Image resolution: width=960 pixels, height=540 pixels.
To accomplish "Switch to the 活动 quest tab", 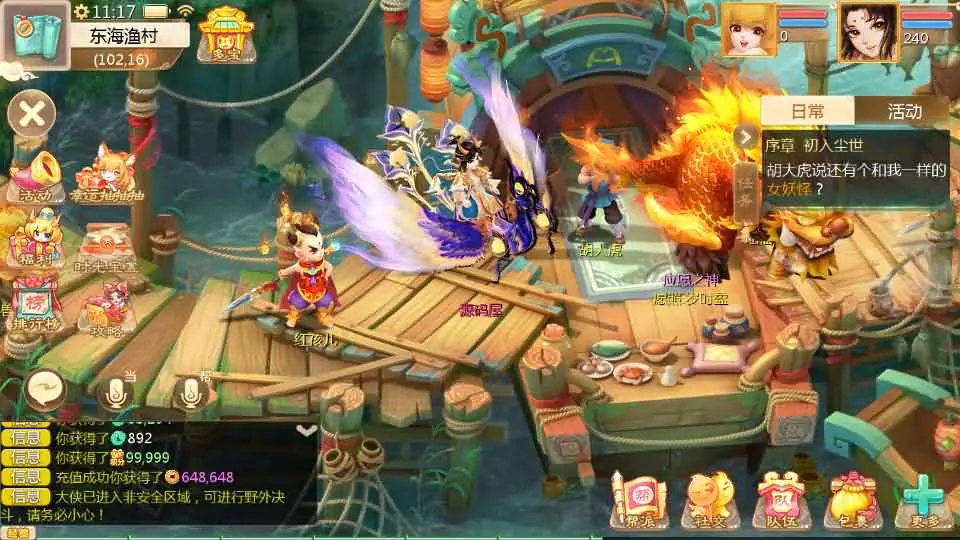I will 904,111.
